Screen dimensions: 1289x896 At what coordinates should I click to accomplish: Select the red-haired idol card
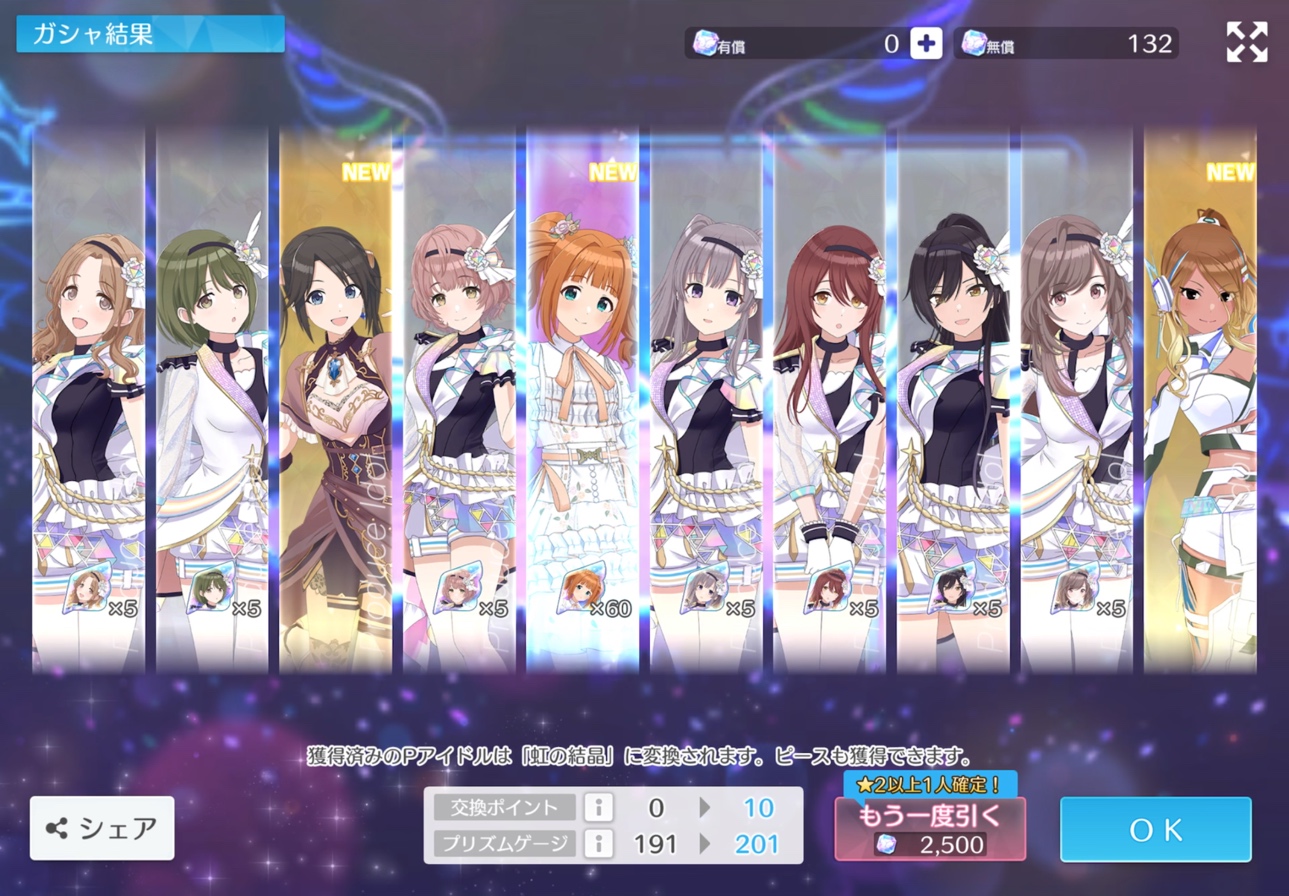point(830,400)
